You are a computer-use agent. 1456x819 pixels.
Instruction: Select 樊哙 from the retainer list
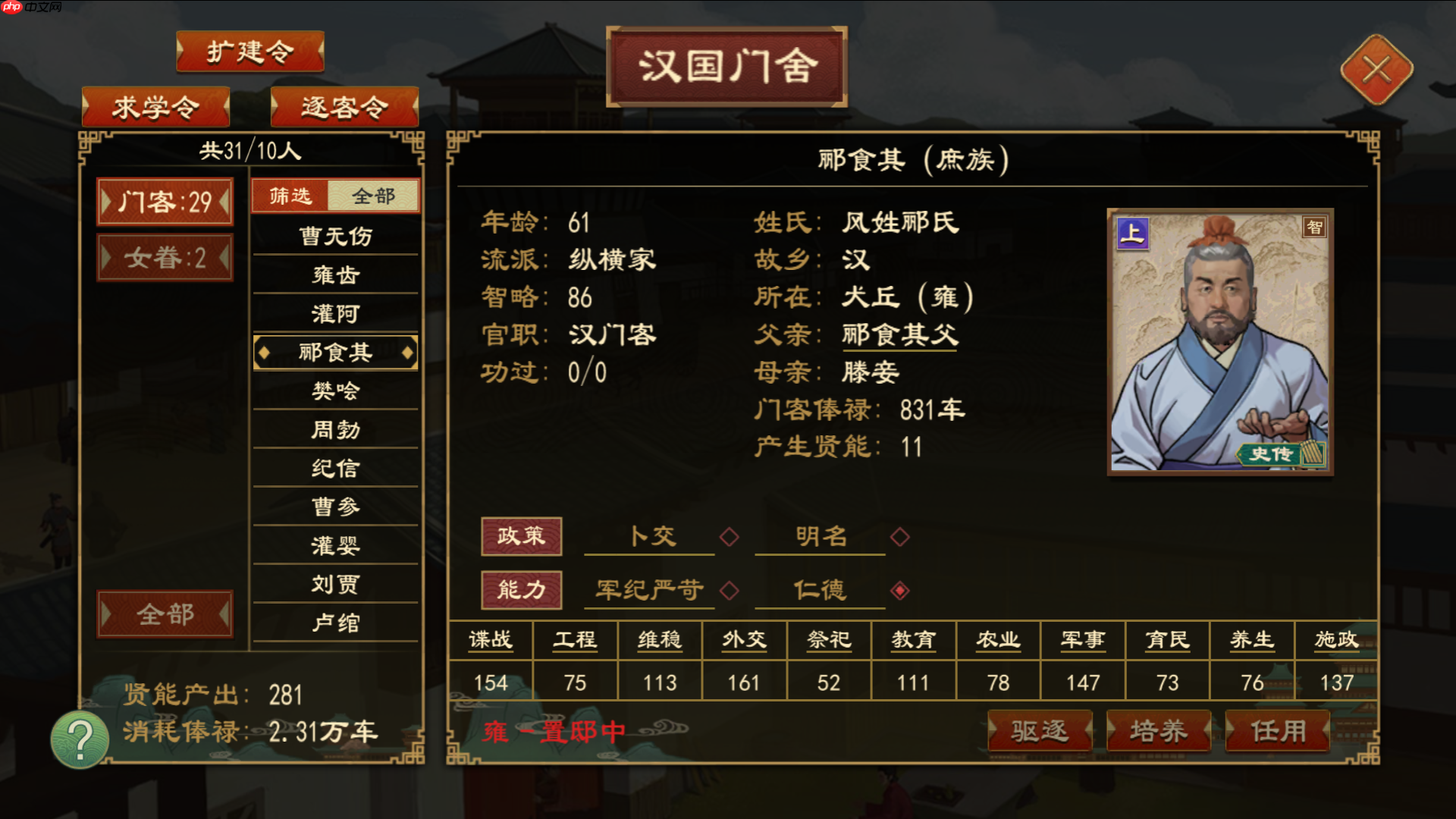coord(335,391)
